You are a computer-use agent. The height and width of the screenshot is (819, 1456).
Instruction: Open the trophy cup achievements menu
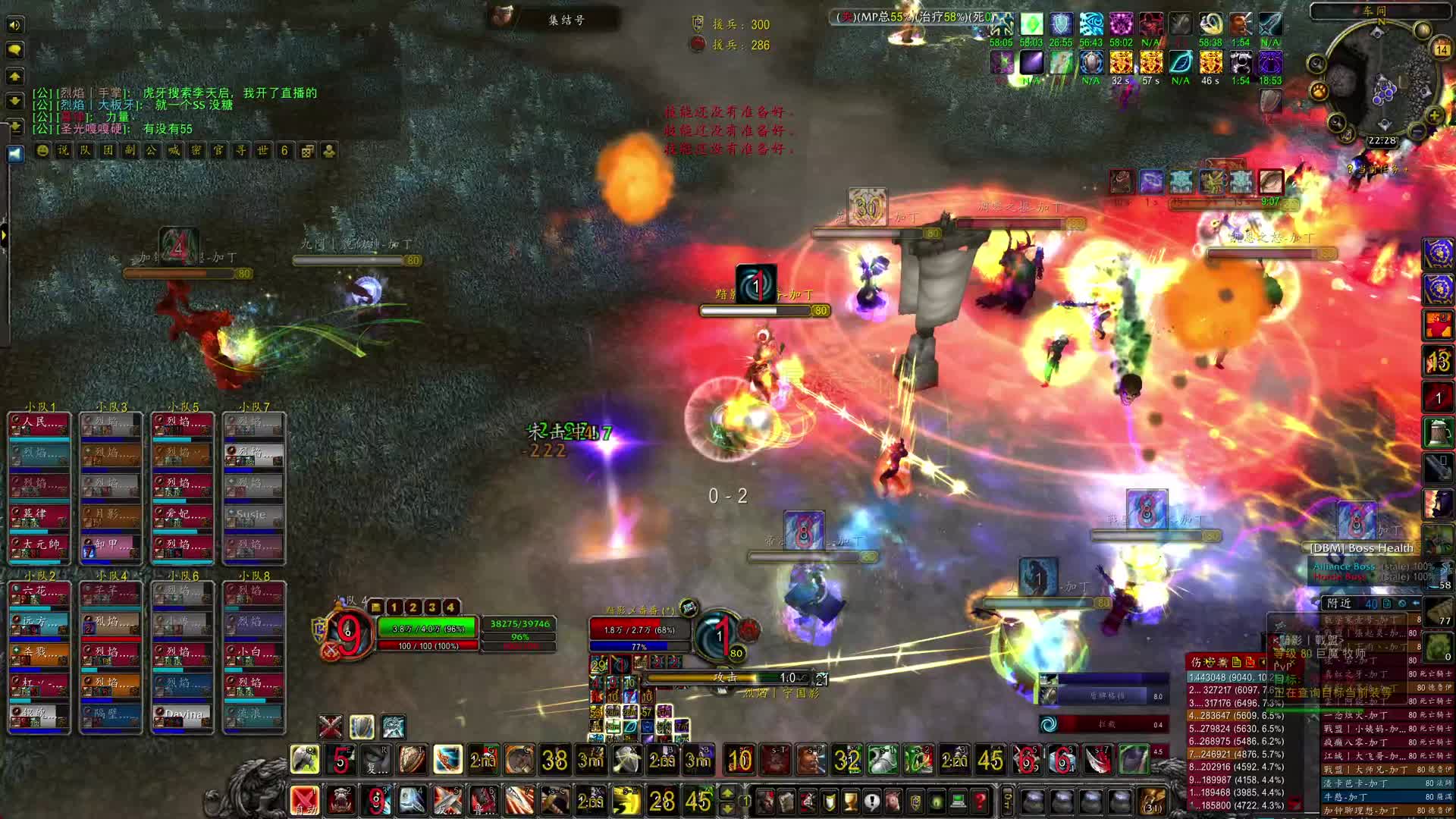pos(851,801)
